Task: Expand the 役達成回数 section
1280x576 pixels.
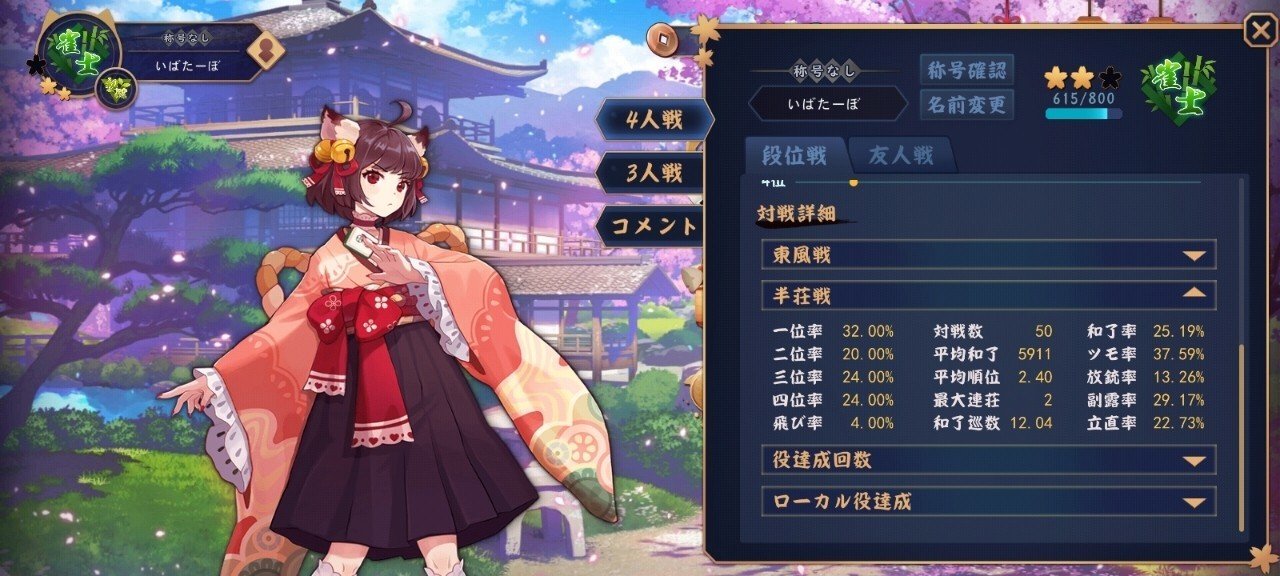Action: tap(988, 460)
